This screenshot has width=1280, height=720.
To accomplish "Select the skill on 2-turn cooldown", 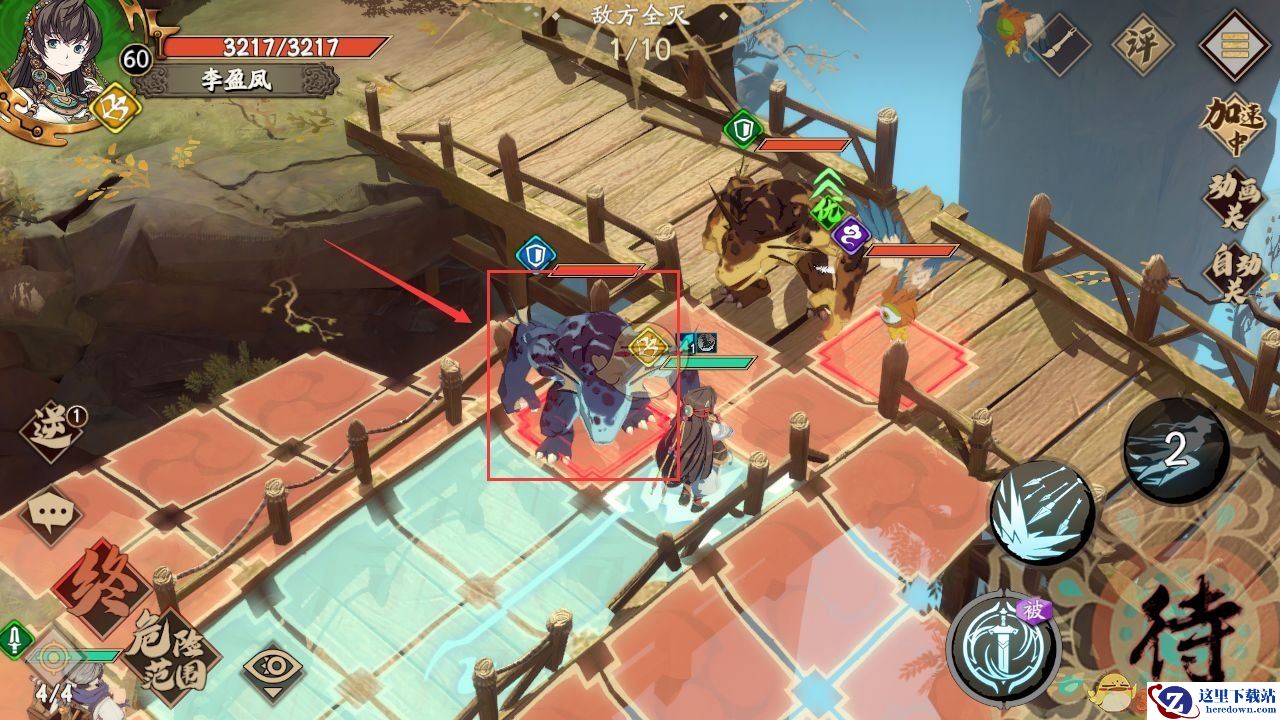I will pyautogui.click(x=1175, y=451).
